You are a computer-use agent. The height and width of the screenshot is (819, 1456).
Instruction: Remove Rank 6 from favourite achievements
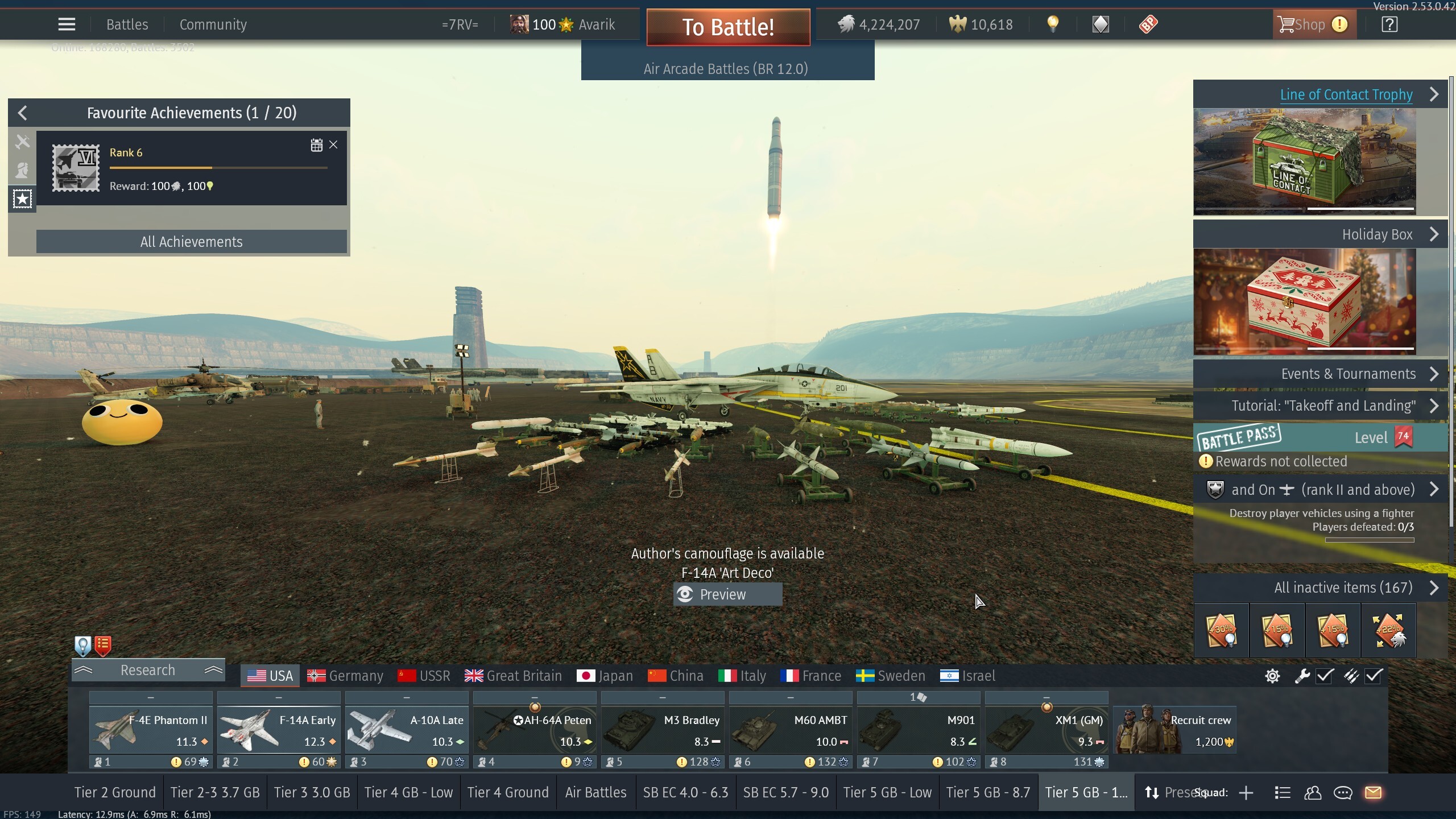tap(333, 145)
